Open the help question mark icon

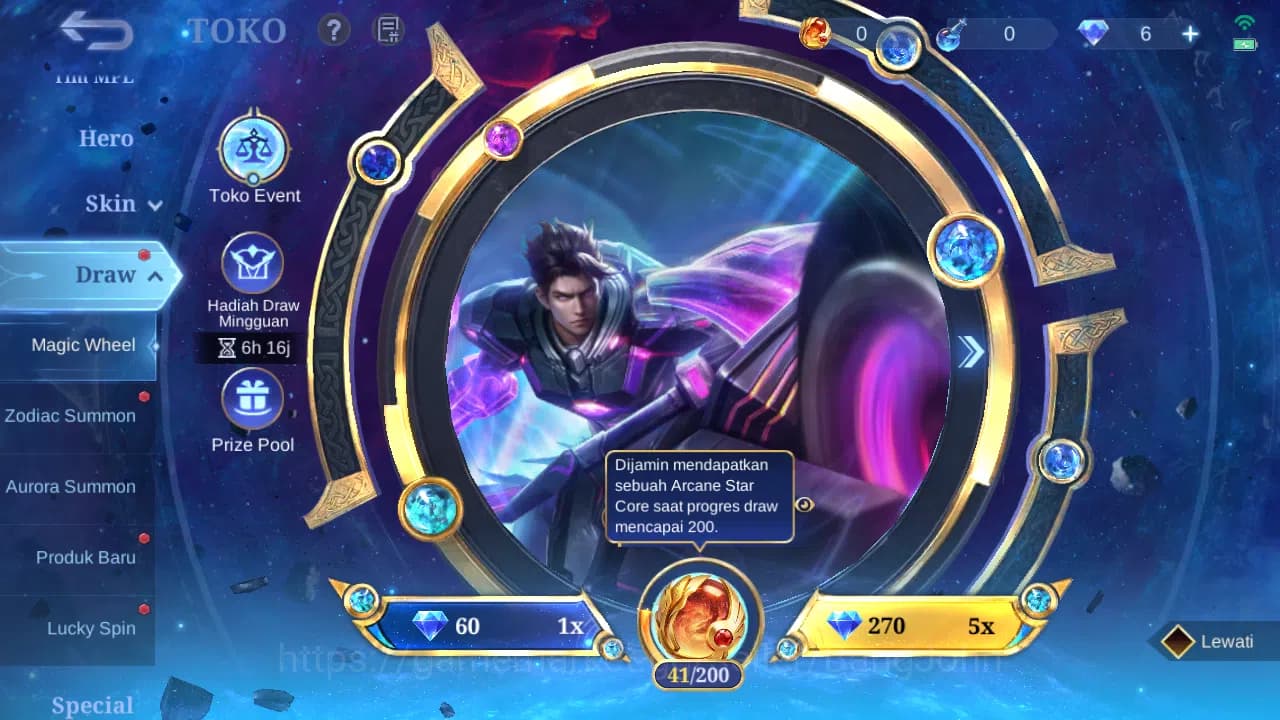click(x=333, y=31)
